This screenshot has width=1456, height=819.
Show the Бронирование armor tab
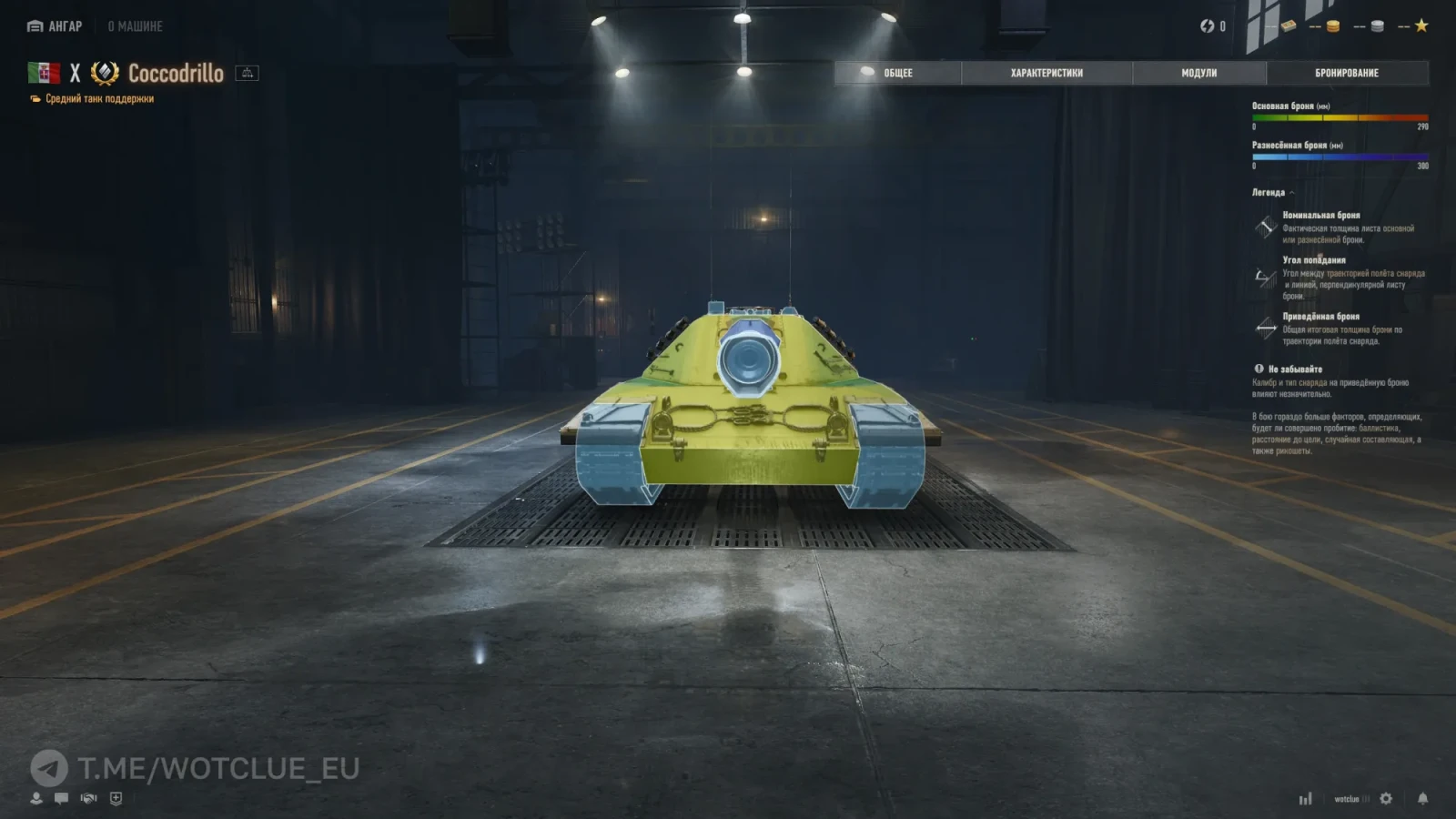point(1346,73)
